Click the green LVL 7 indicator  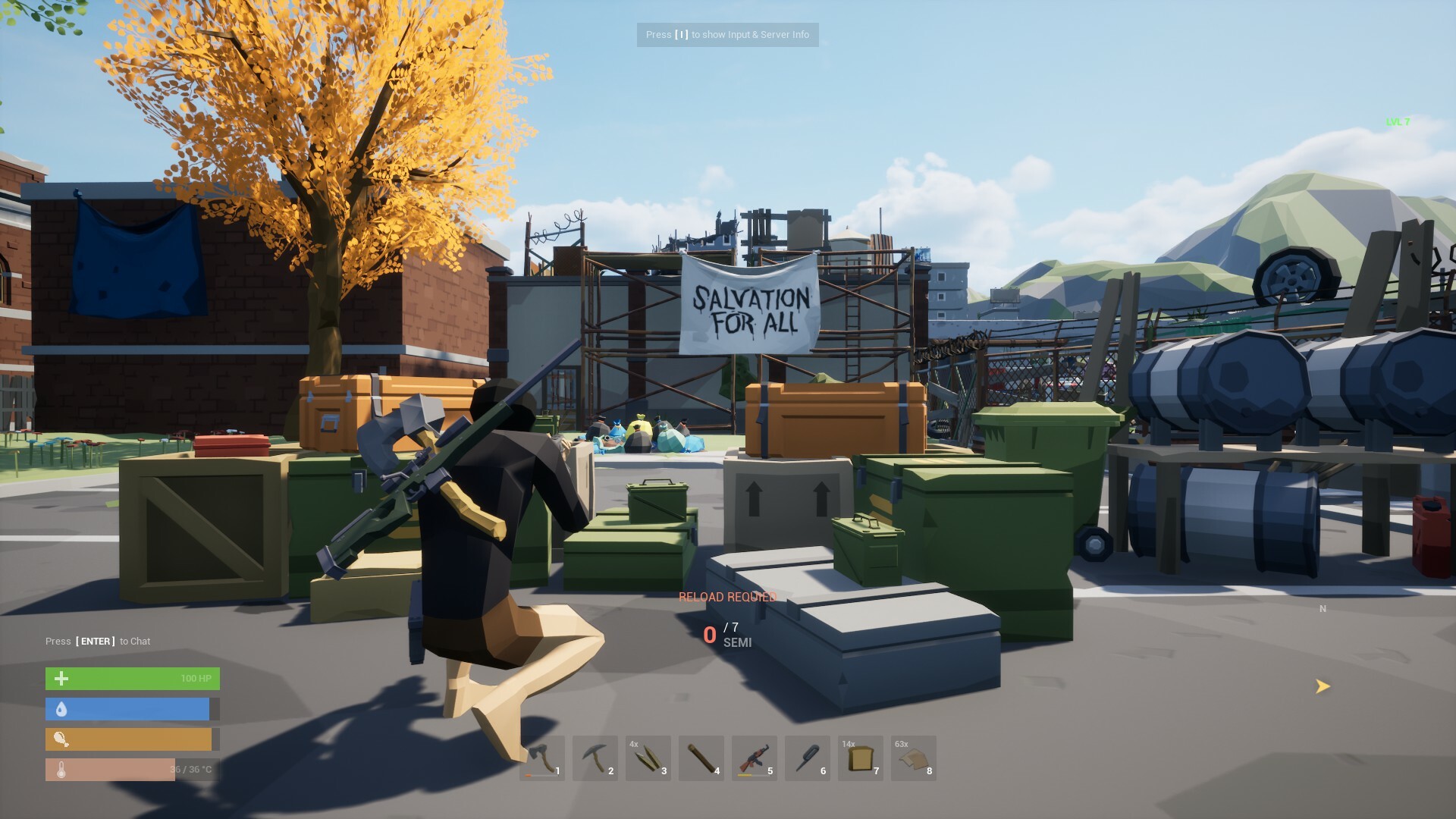[x=1399, y=120]
